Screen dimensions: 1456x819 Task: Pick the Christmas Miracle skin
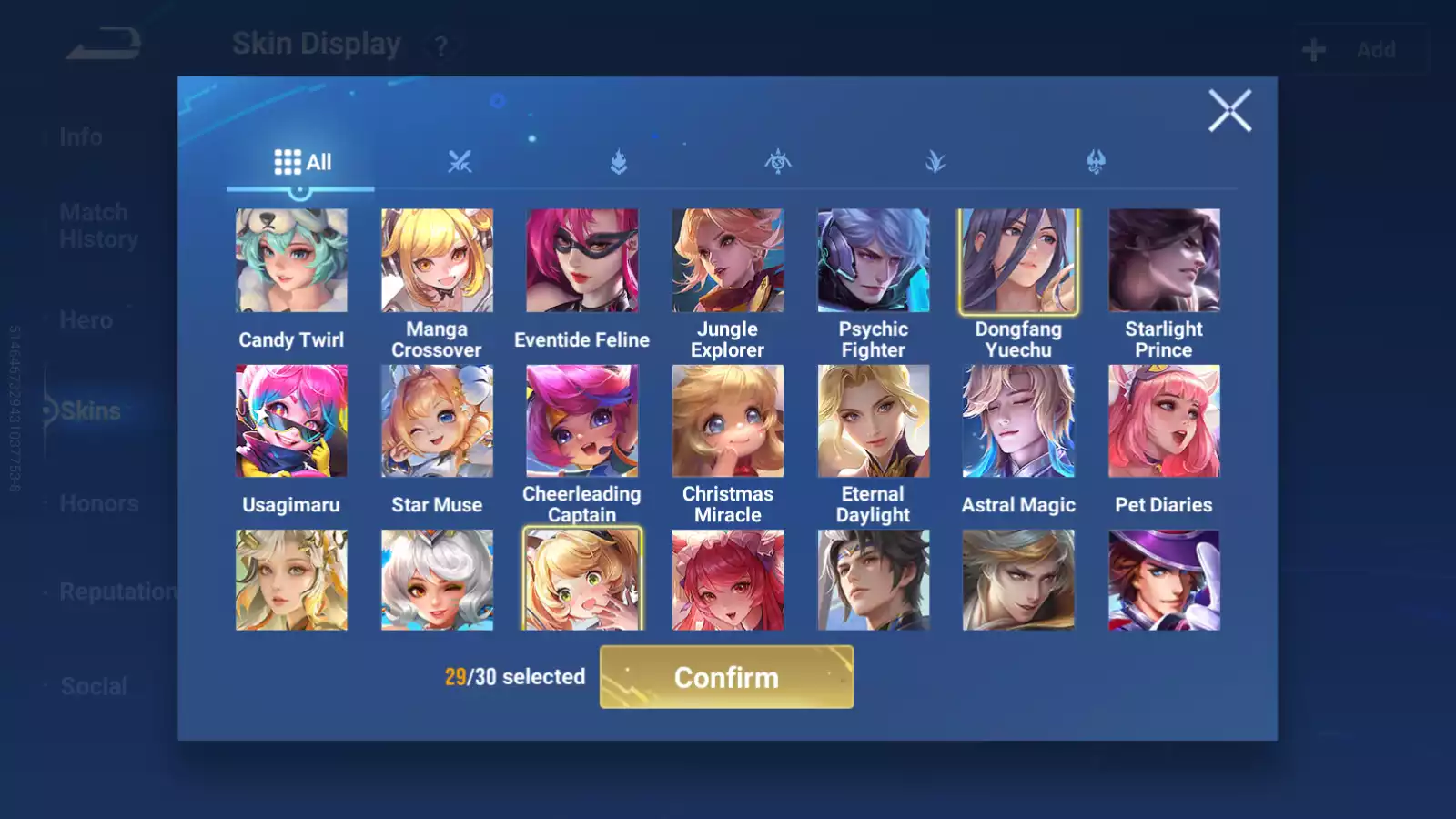(727, 421)
